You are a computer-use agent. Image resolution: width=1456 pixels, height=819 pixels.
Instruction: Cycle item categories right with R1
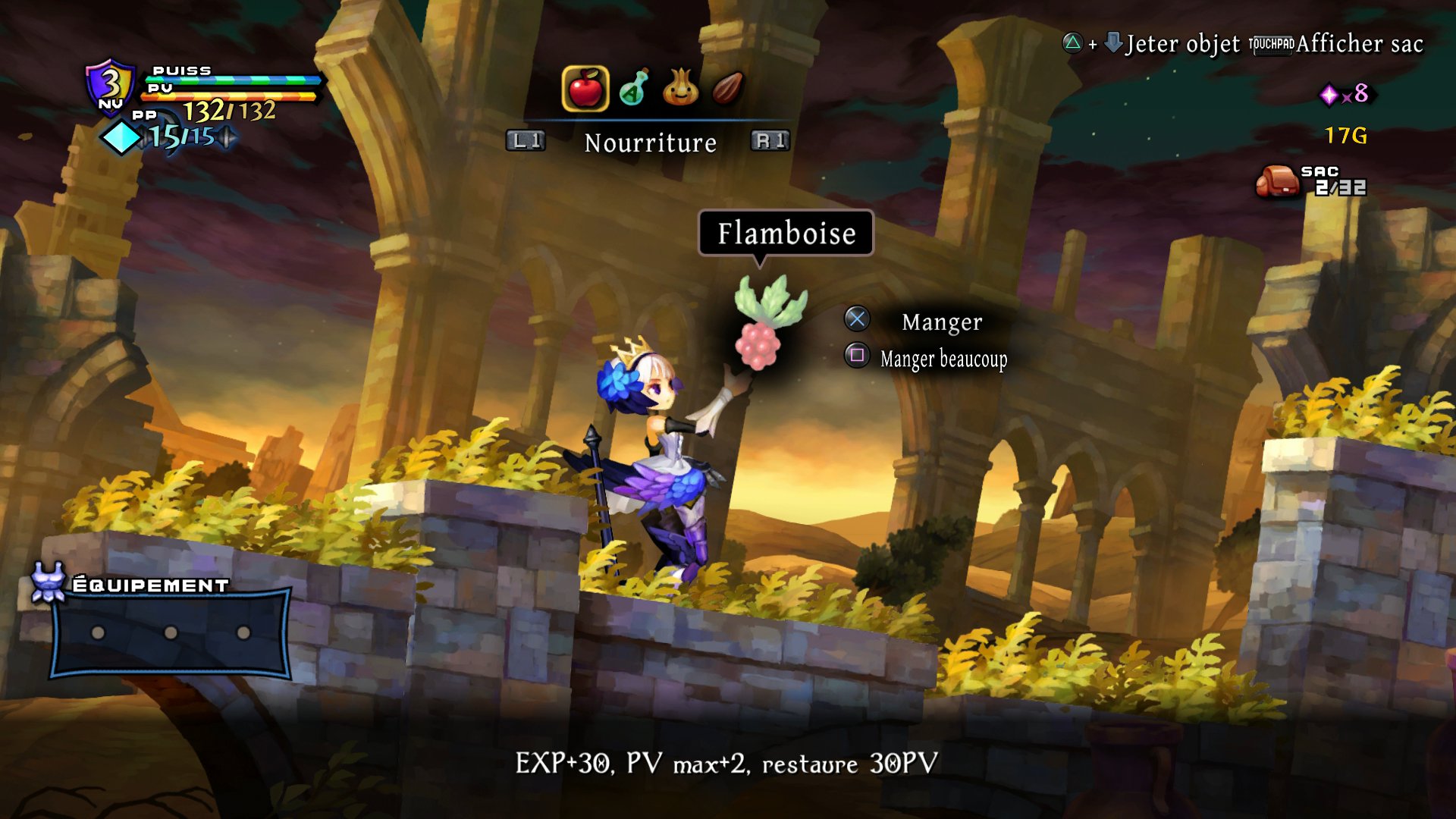pyautogui.click(x=770, y=140)
